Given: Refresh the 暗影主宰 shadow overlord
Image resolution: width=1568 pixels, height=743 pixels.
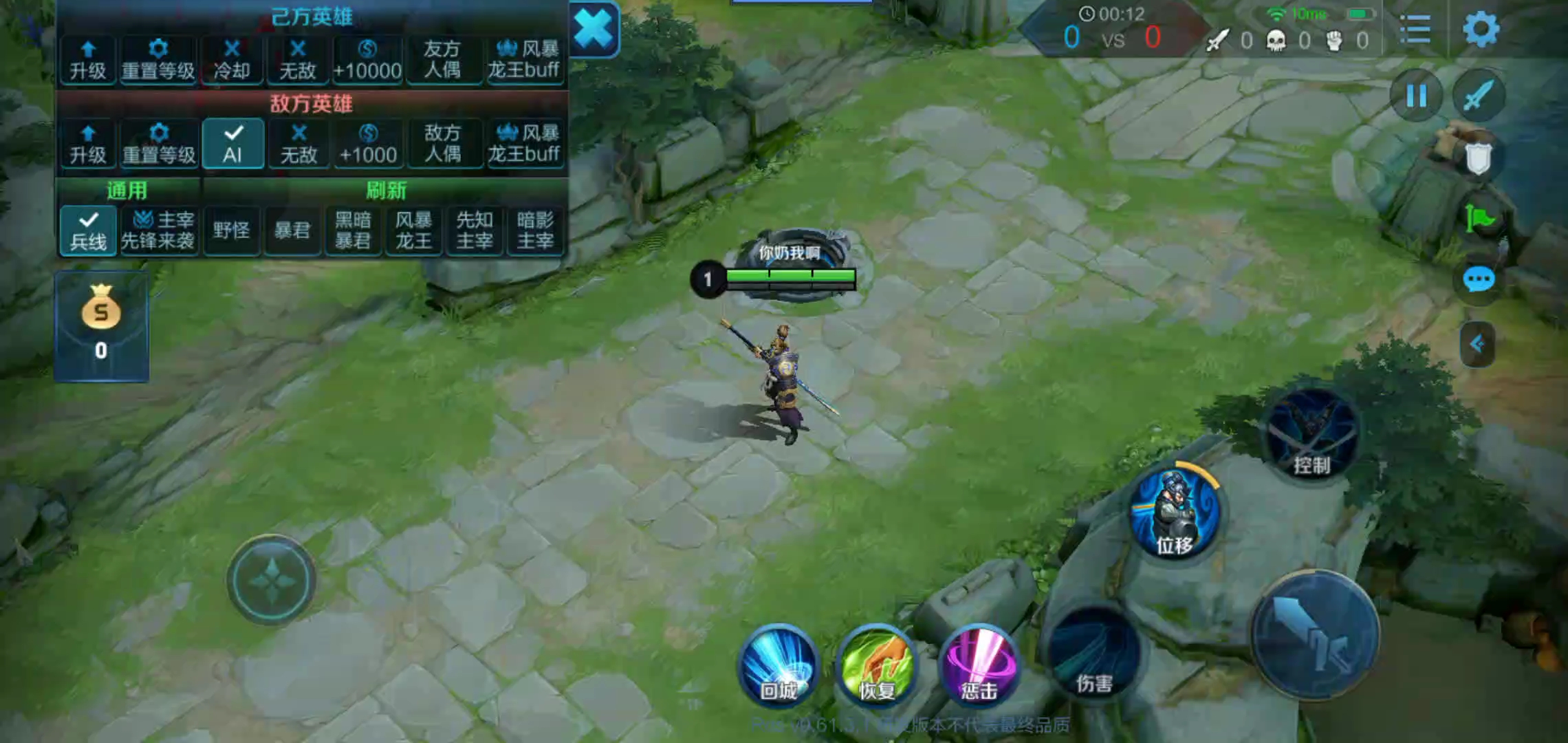Looking at the screenshot, I should (535, 230).
